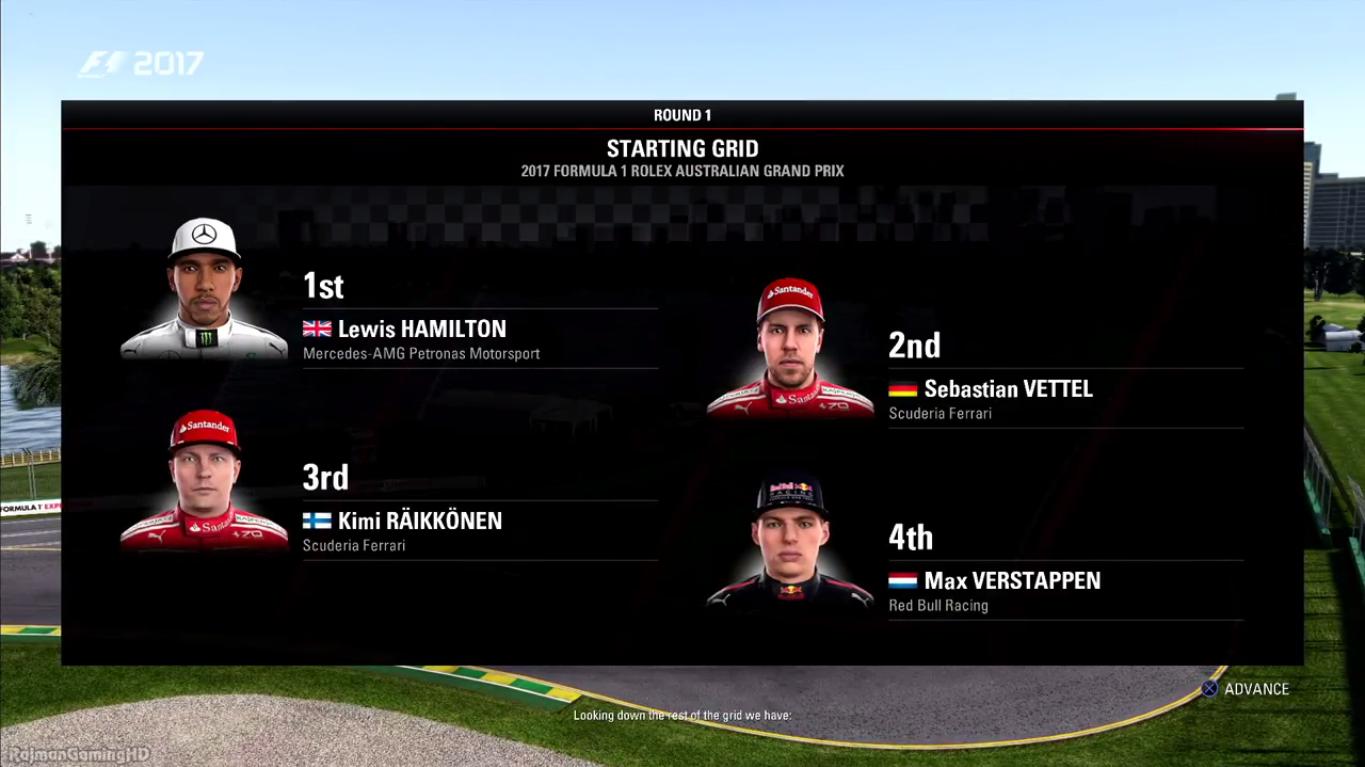Click the STARTING GRID title
This screenshot has width=1365, height=767.
682,148
